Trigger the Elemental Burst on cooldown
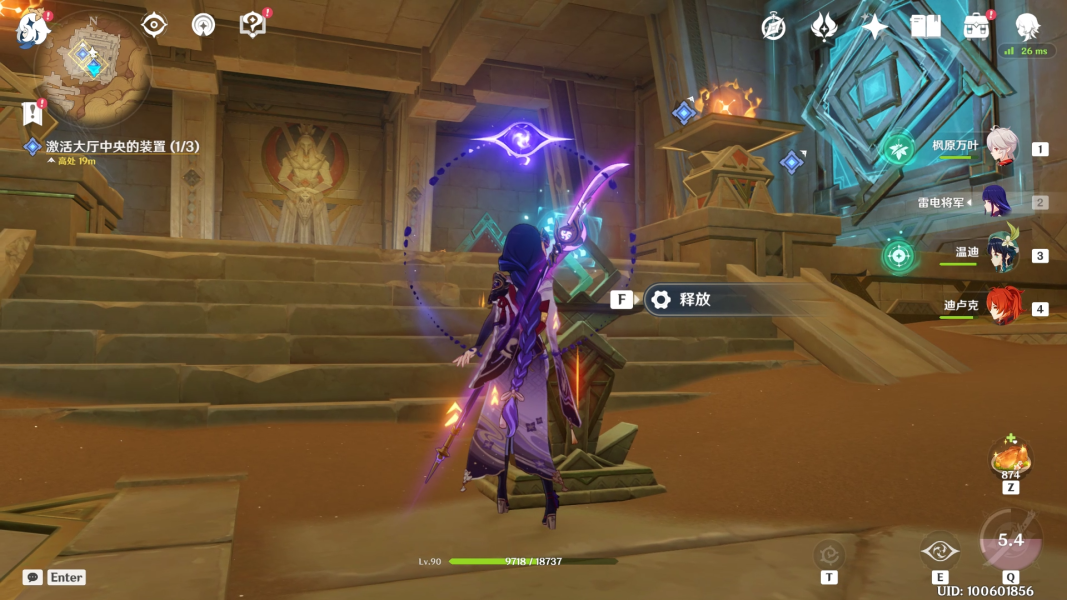The image size is (1067, 600). (x=1010, y=540)
